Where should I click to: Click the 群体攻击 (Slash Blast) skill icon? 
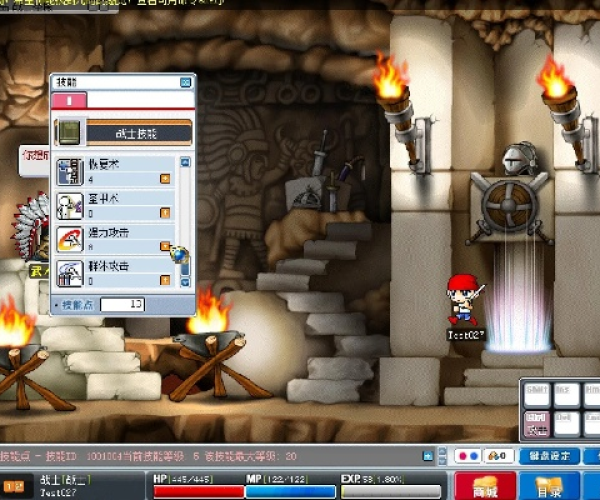[x=69, y=272]
